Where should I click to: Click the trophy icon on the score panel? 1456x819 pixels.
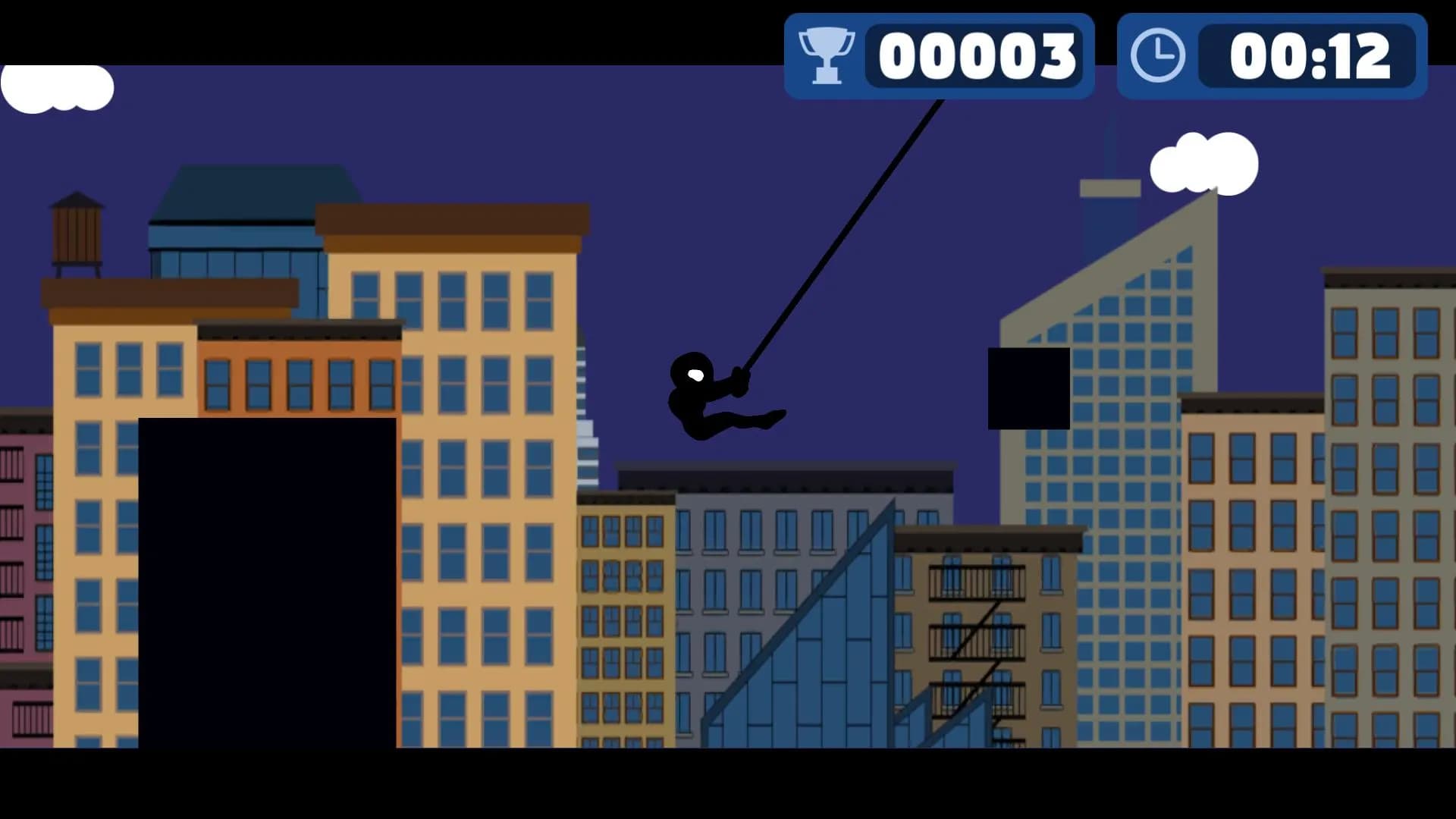(x=827, y=55)
